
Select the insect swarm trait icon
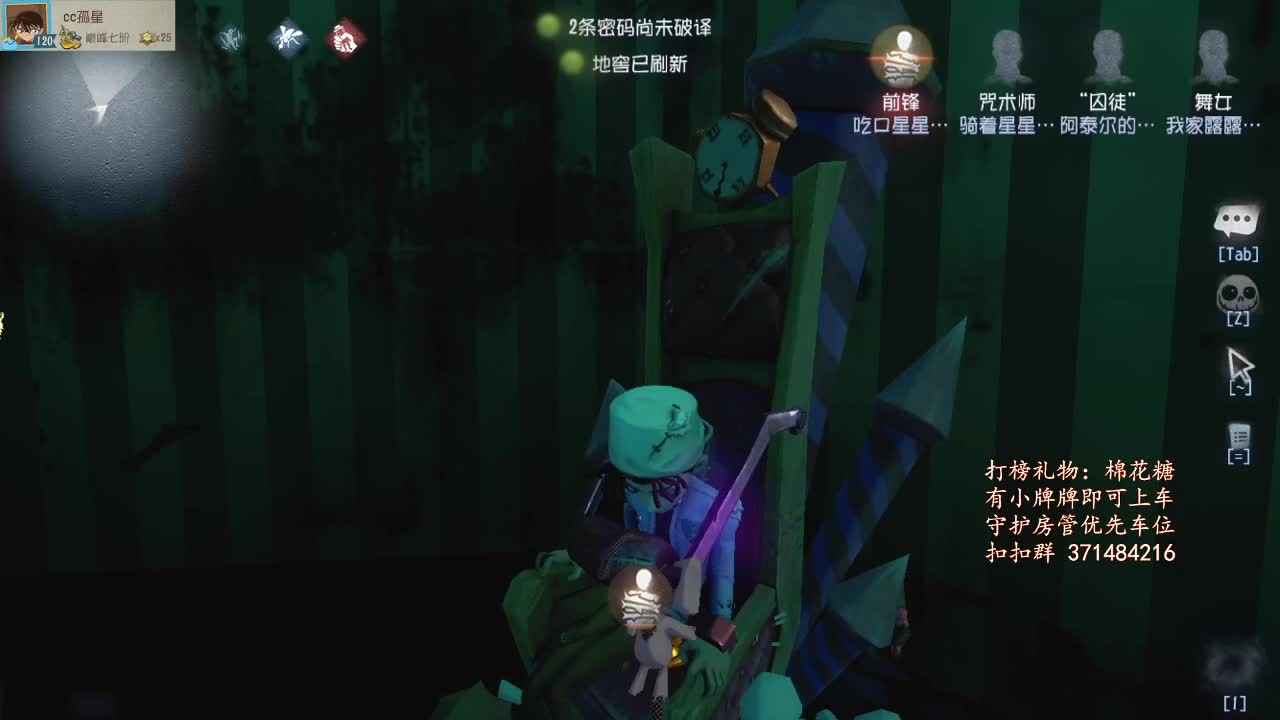[x=289, y=38]
